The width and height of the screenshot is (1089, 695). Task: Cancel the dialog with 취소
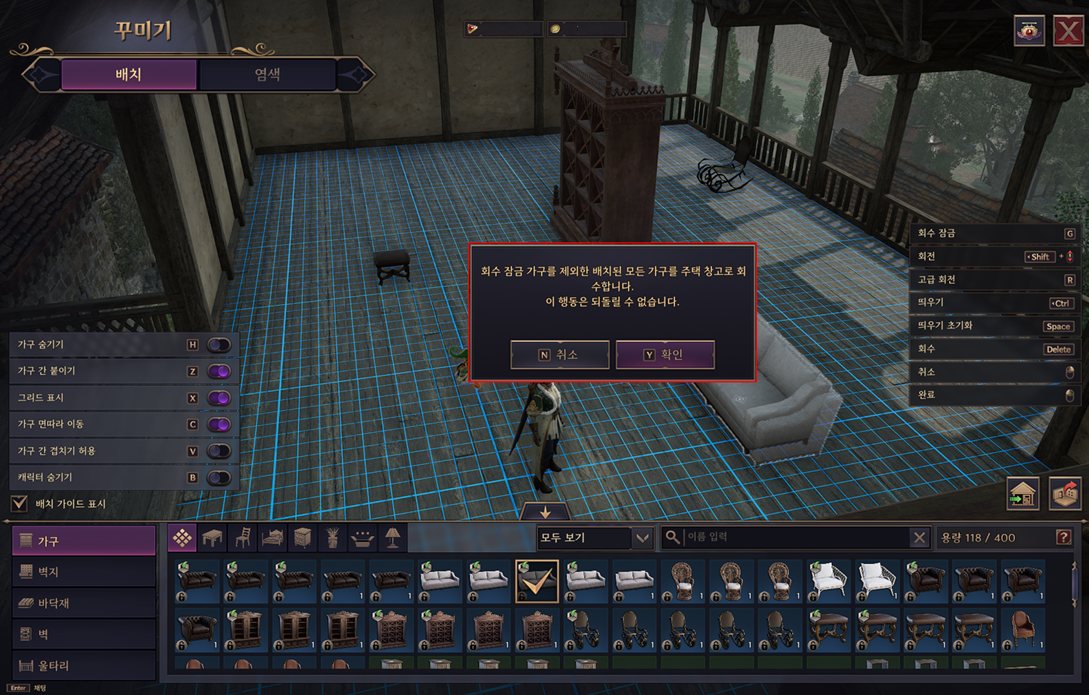click(559, 354)
